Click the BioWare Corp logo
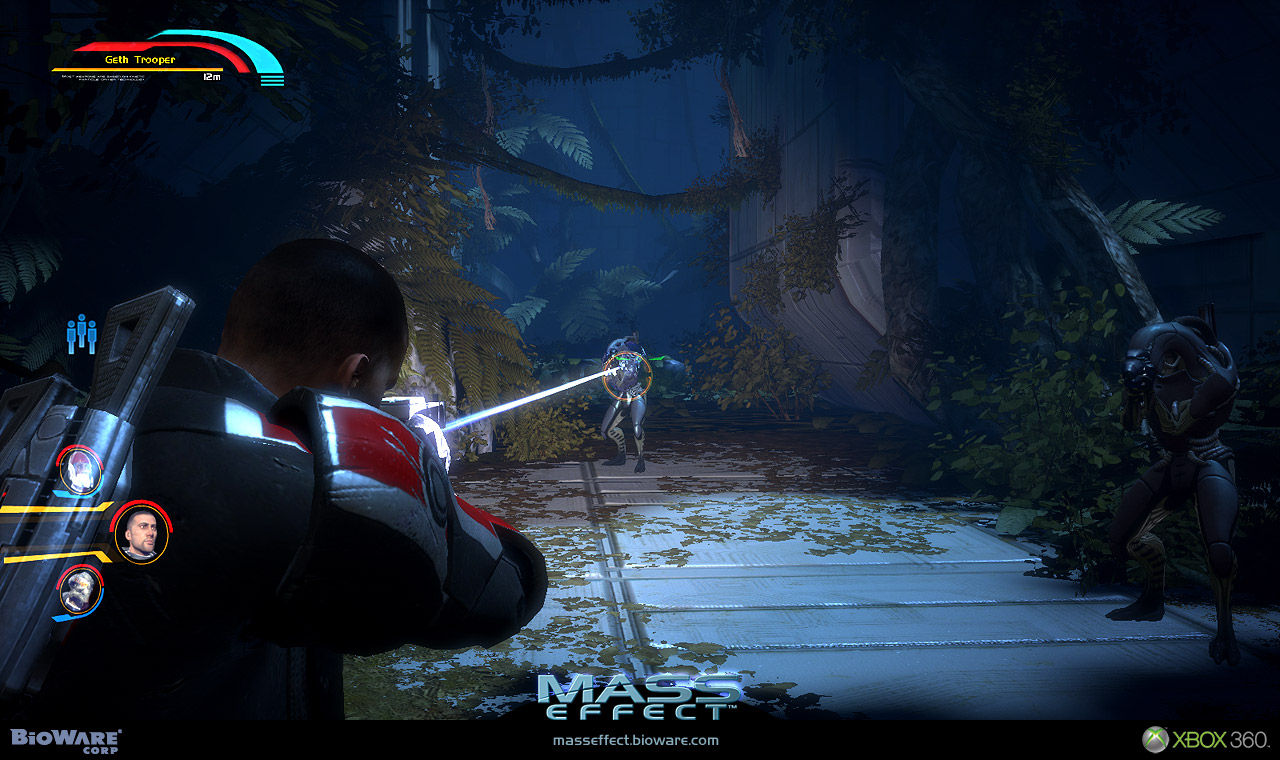 click(x=66, y=740)
